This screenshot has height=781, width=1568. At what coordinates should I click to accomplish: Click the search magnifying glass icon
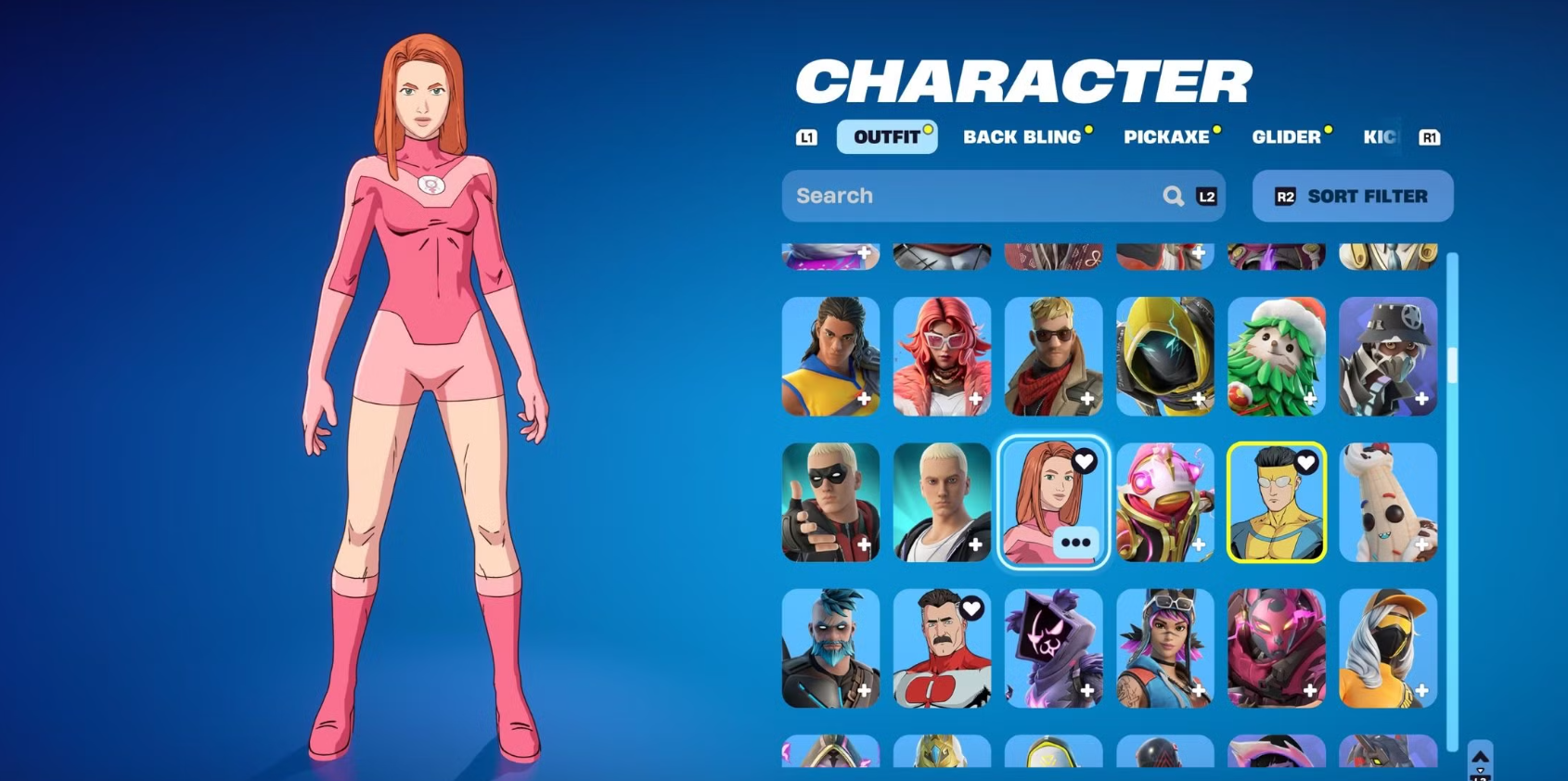pyautogui.click(x=1174, y=196)
